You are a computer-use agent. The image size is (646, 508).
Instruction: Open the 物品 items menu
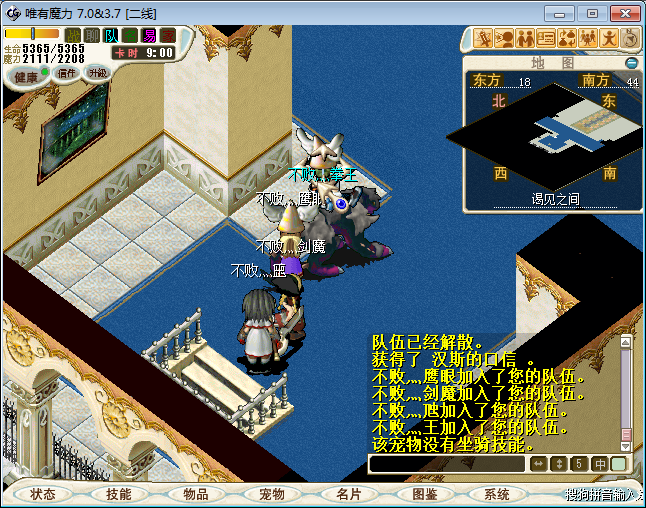click(x=195, y=494)
